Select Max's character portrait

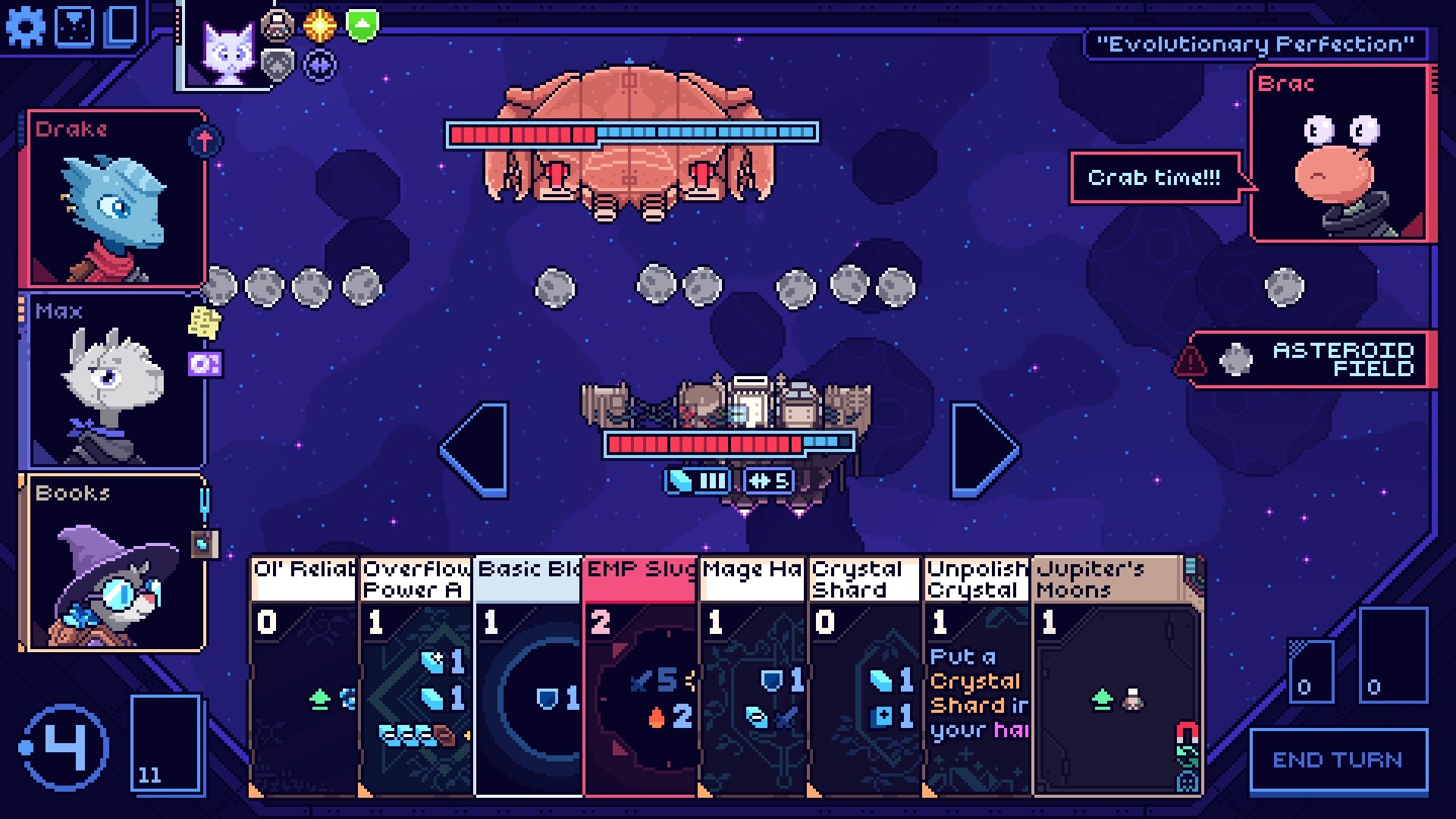(x=115, y=381)
